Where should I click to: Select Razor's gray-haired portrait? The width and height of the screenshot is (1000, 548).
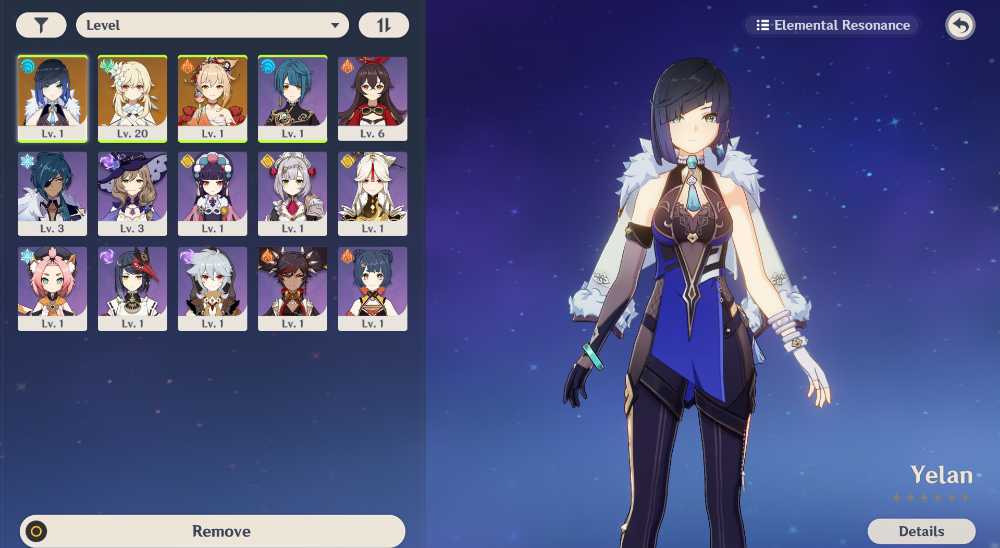point(212,288)
